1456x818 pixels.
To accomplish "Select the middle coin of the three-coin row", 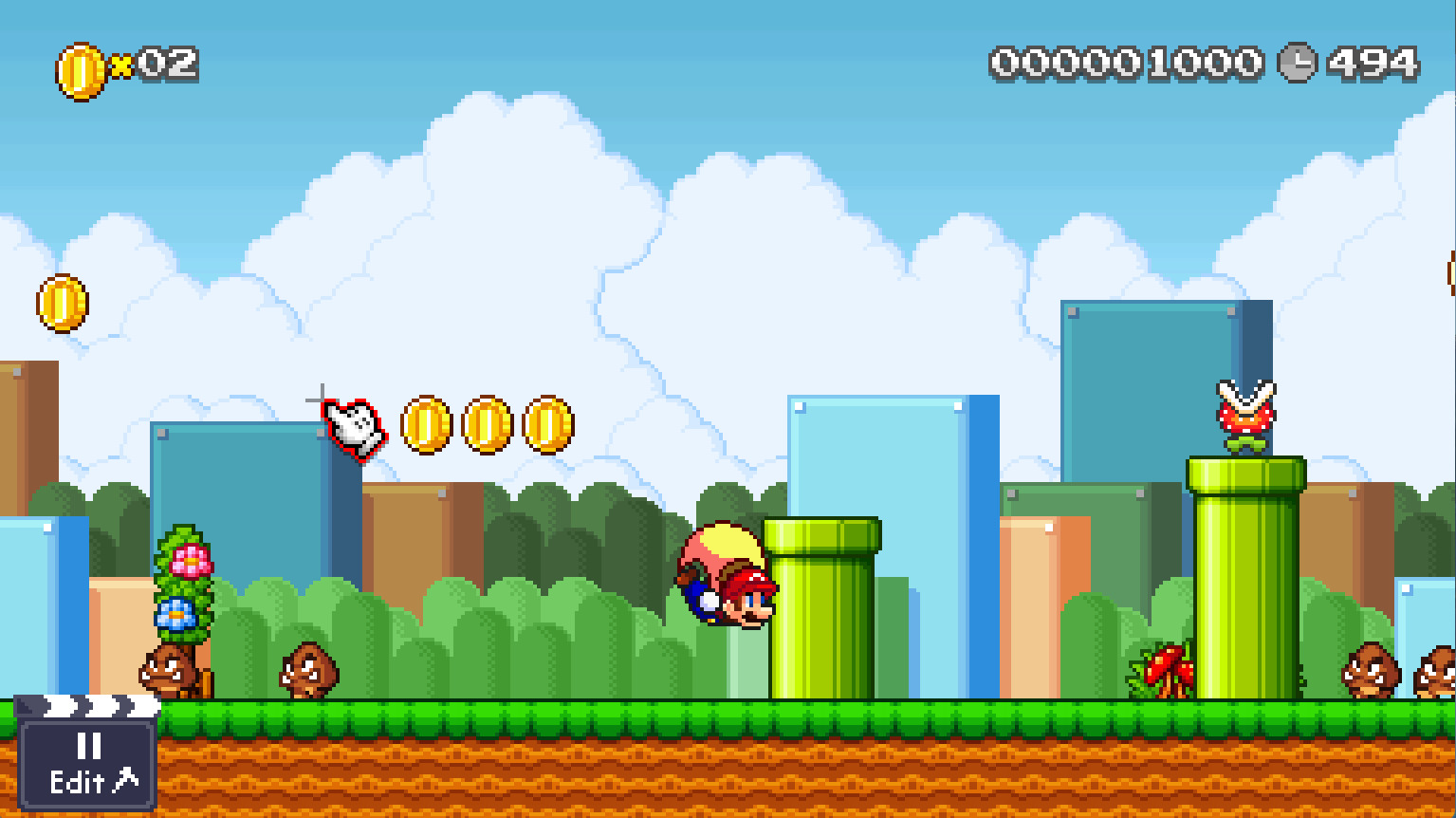I will 486,422.
